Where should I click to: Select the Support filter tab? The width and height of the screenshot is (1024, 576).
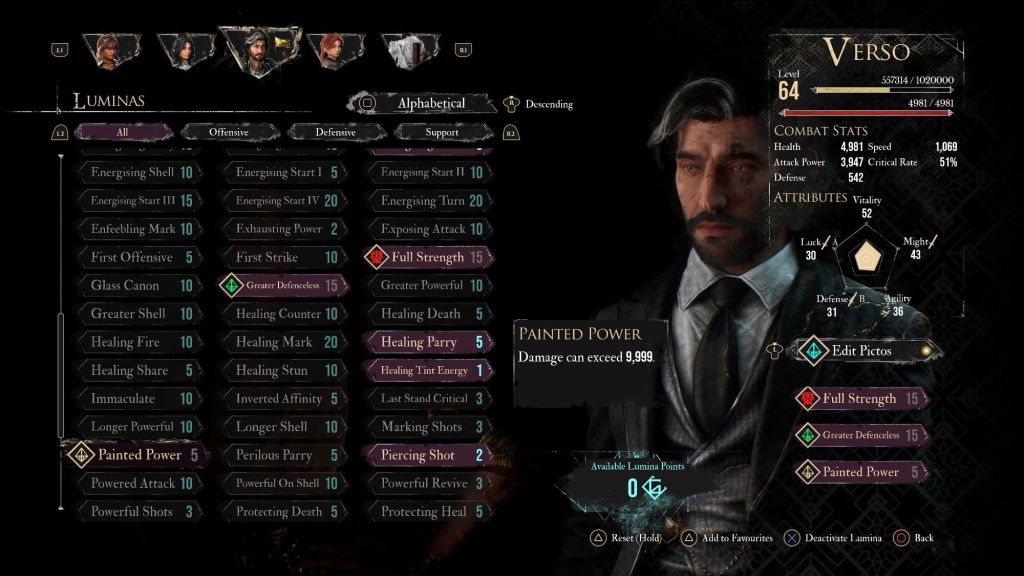[x=441, y=132]
